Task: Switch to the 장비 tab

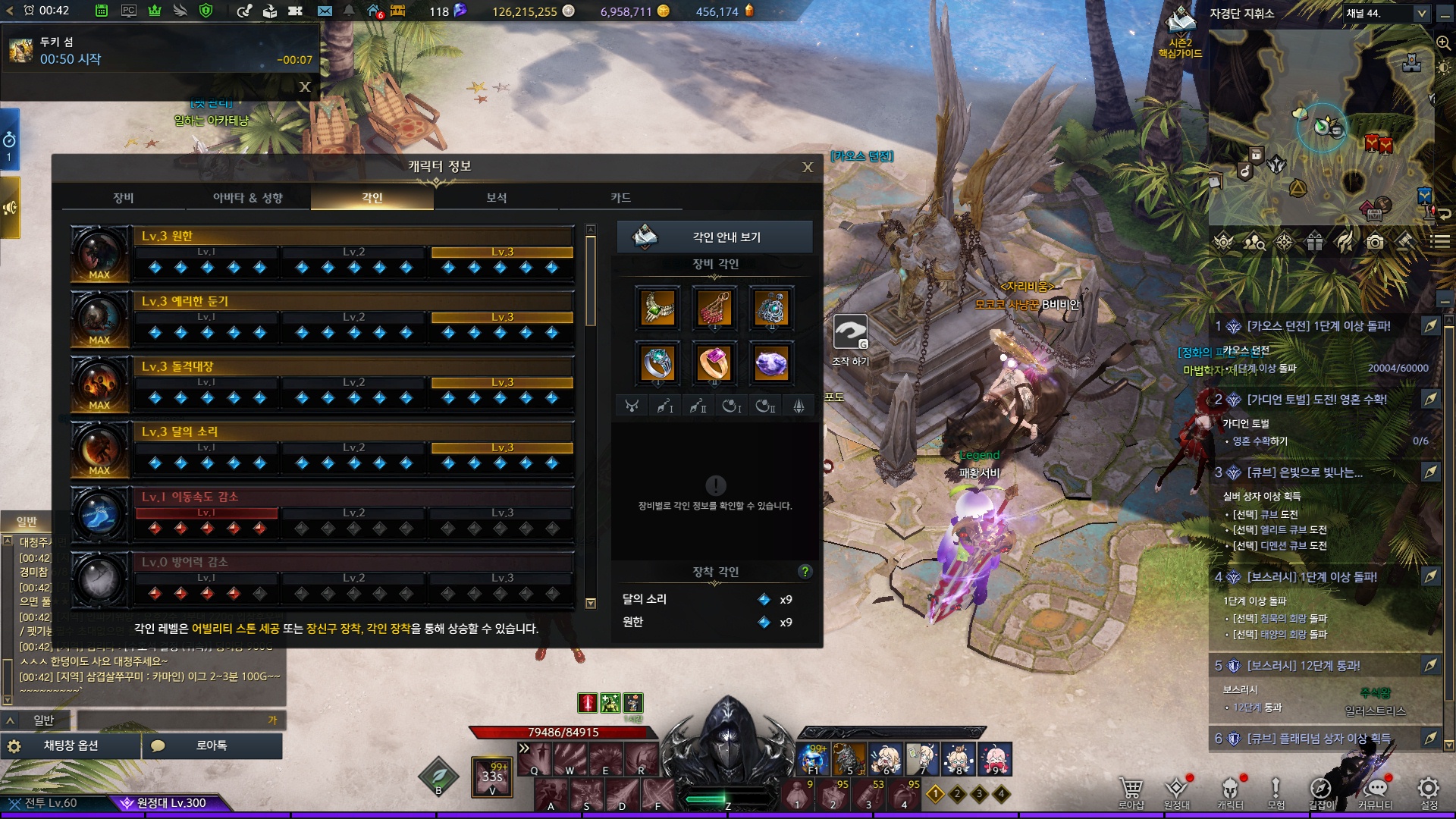Action: click(x=124, y=198)
